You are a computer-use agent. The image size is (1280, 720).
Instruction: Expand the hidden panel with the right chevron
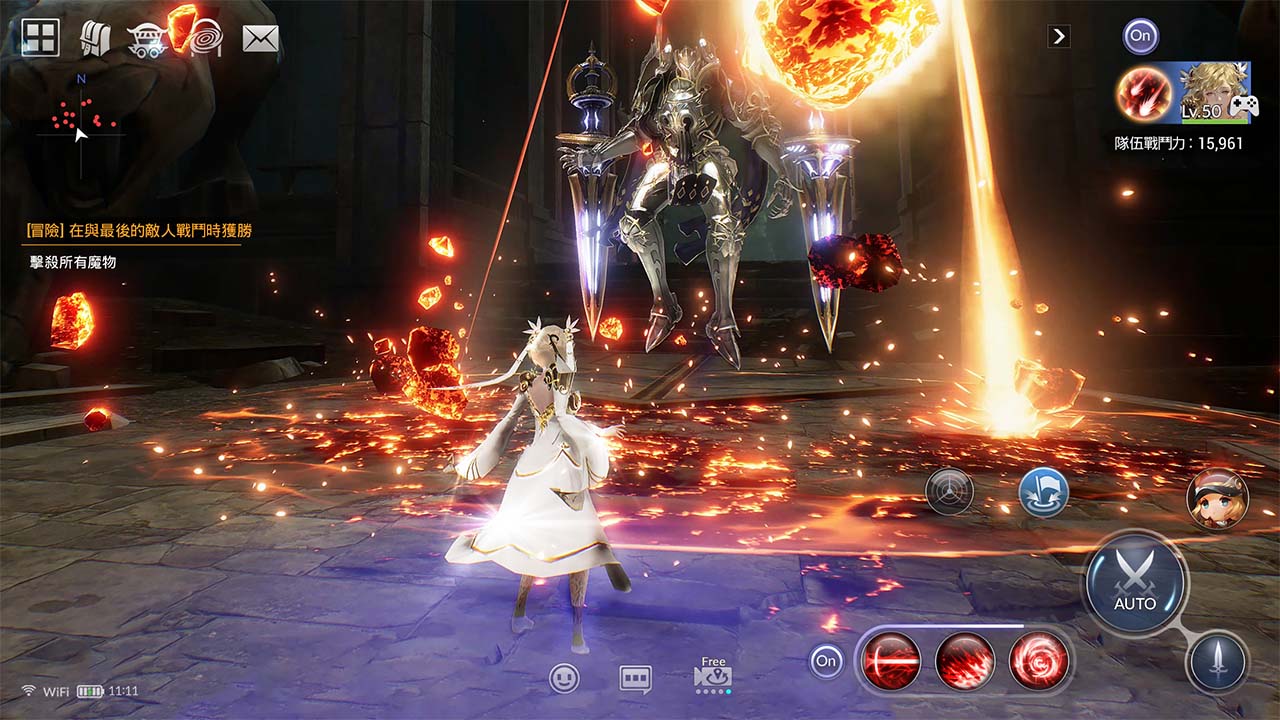1058,36
